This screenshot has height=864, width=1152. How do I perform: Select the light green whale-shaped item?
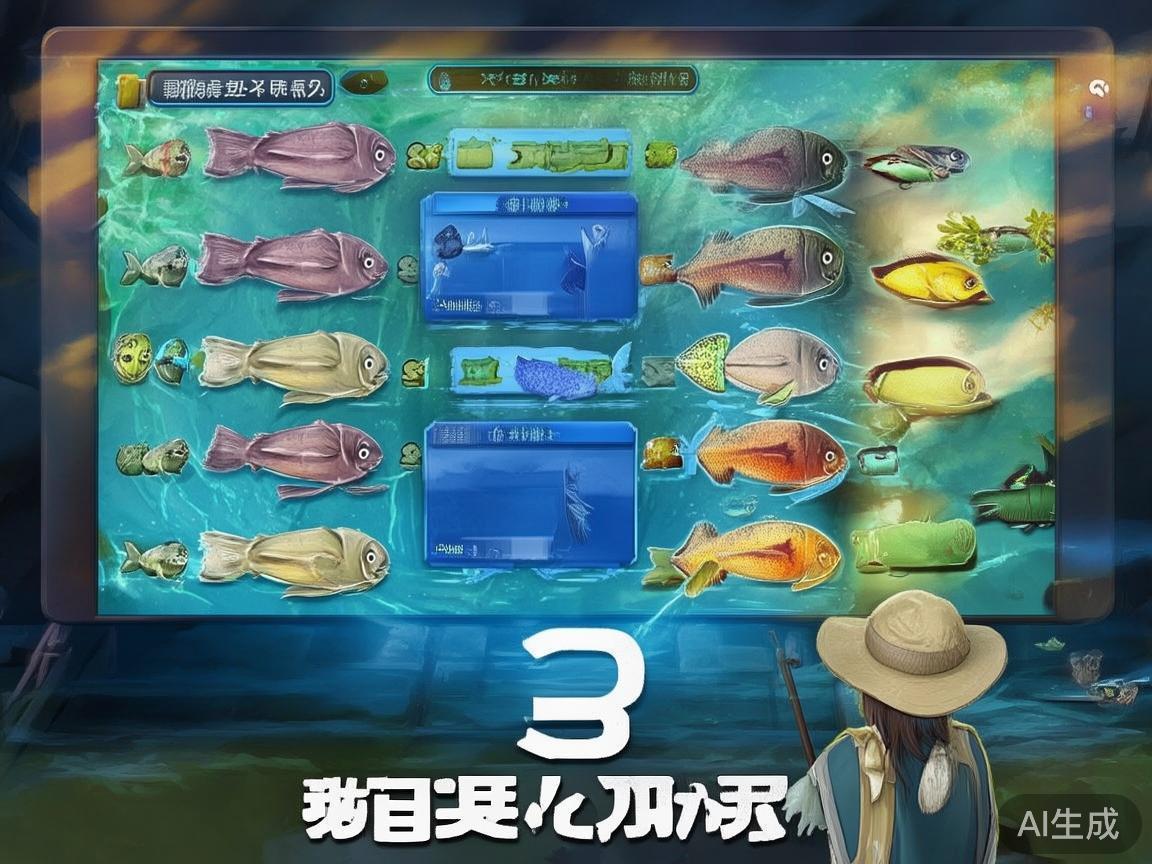coord(913,546)
